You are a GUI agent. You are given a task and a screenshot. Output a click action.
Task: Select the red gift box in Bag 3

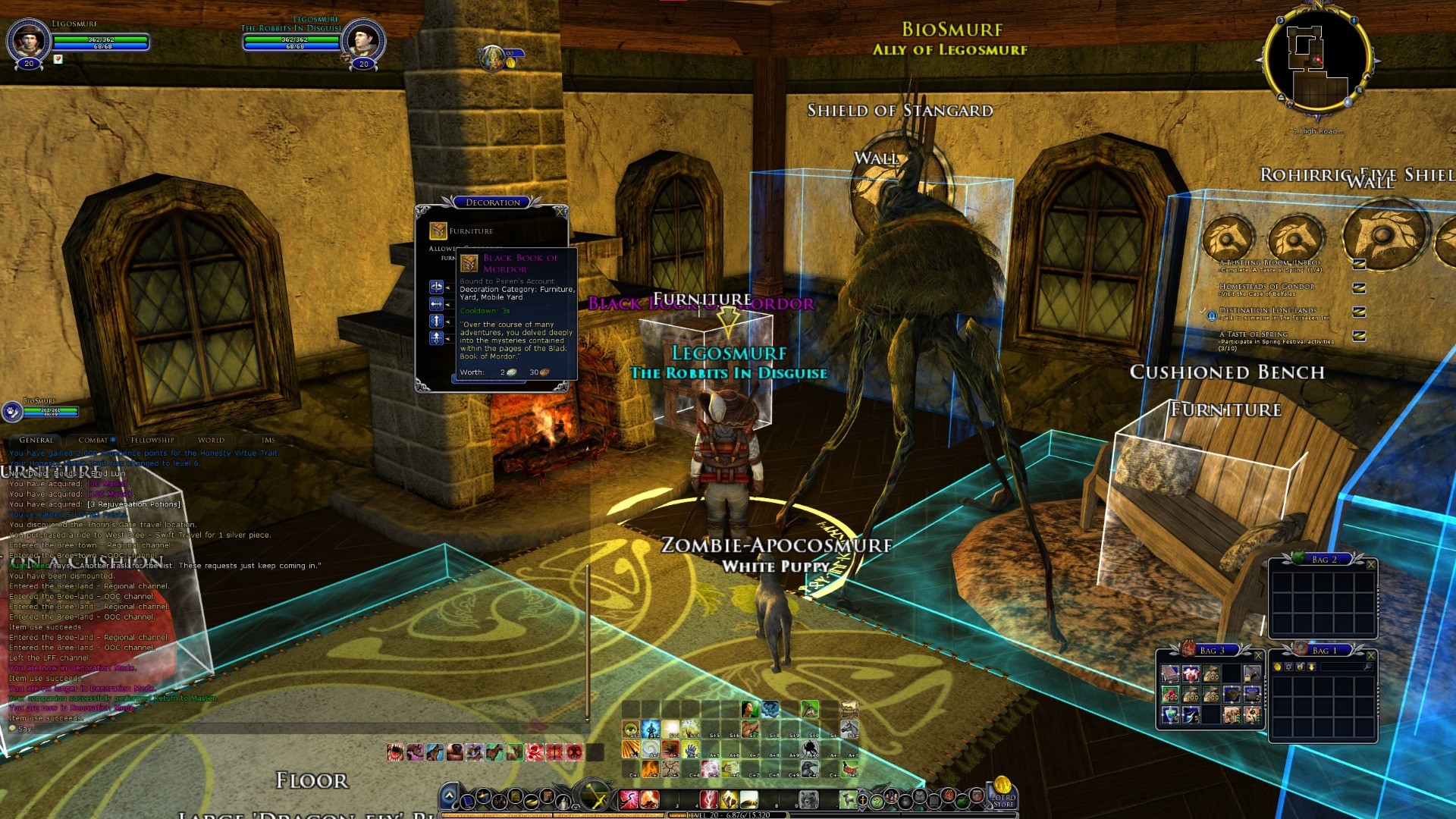(x=1191, y=673)
